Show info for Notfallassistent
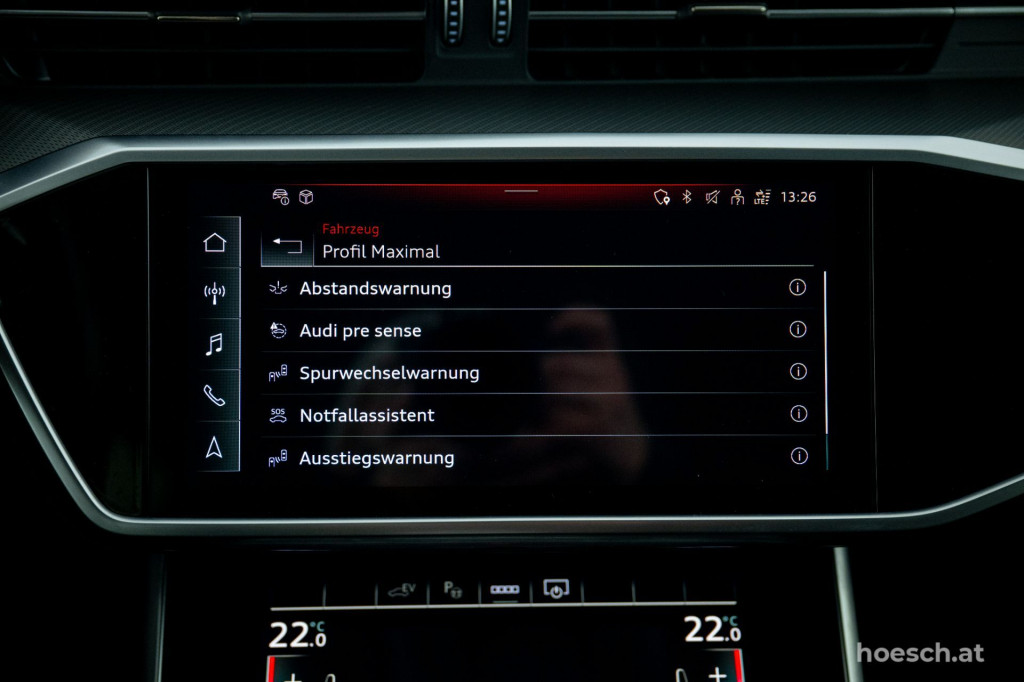Screen dimensions: 1024x682 pyautogui.click(x=797, y=414)
